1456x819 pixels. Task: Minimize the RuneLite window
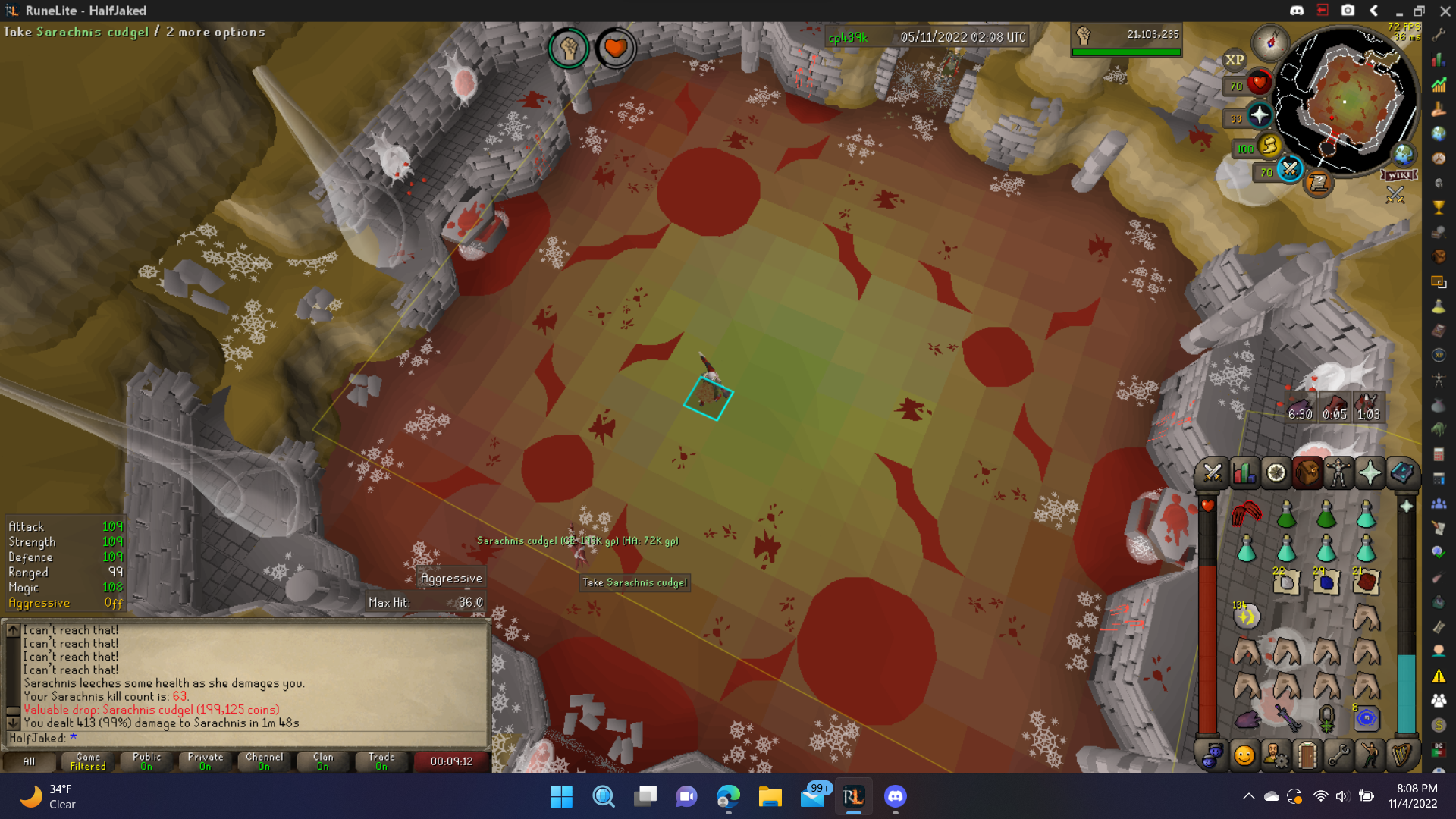point(1398,11)
